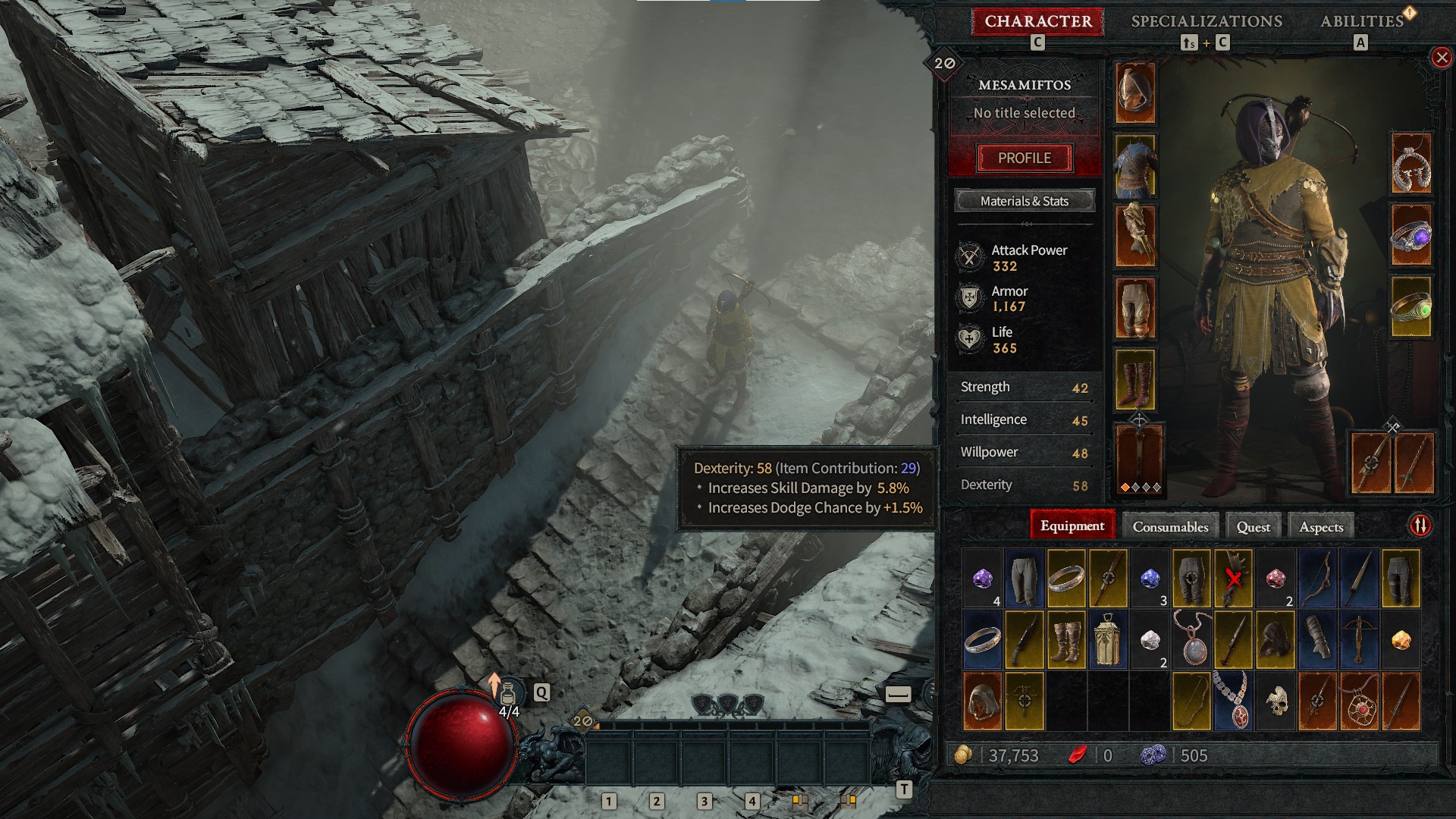Click the weapon loadout swap arrows icon
The image size is (1456, 819).
[1421, 523]
